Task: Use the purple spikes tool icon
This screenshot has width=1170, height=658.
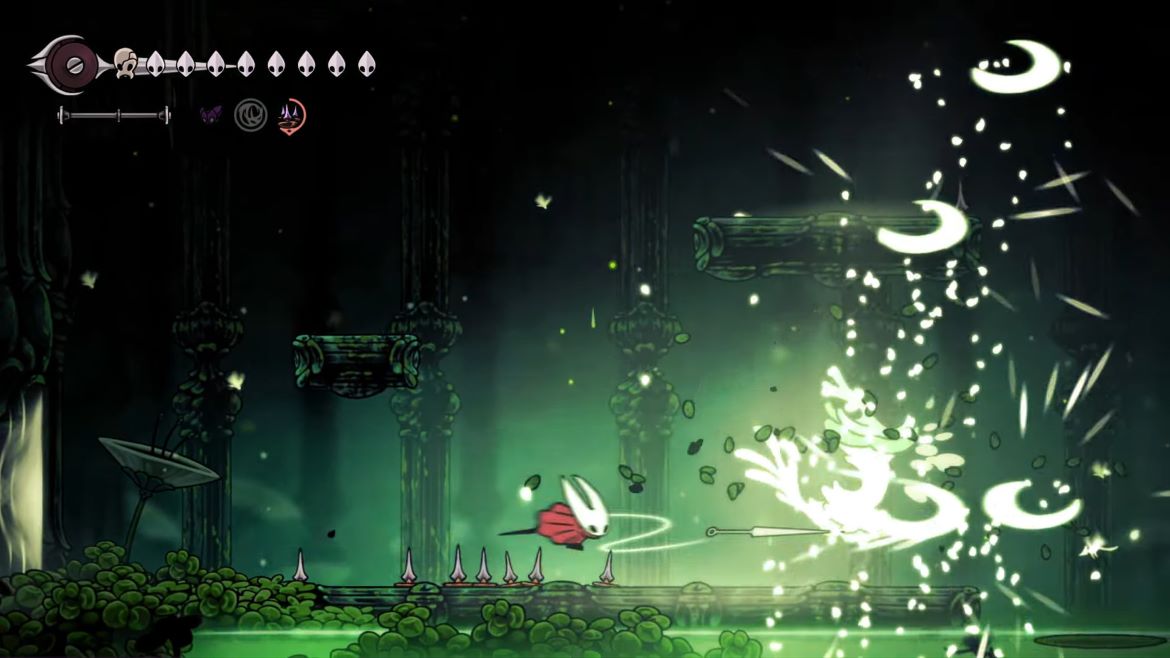Action: coord(291,116)
